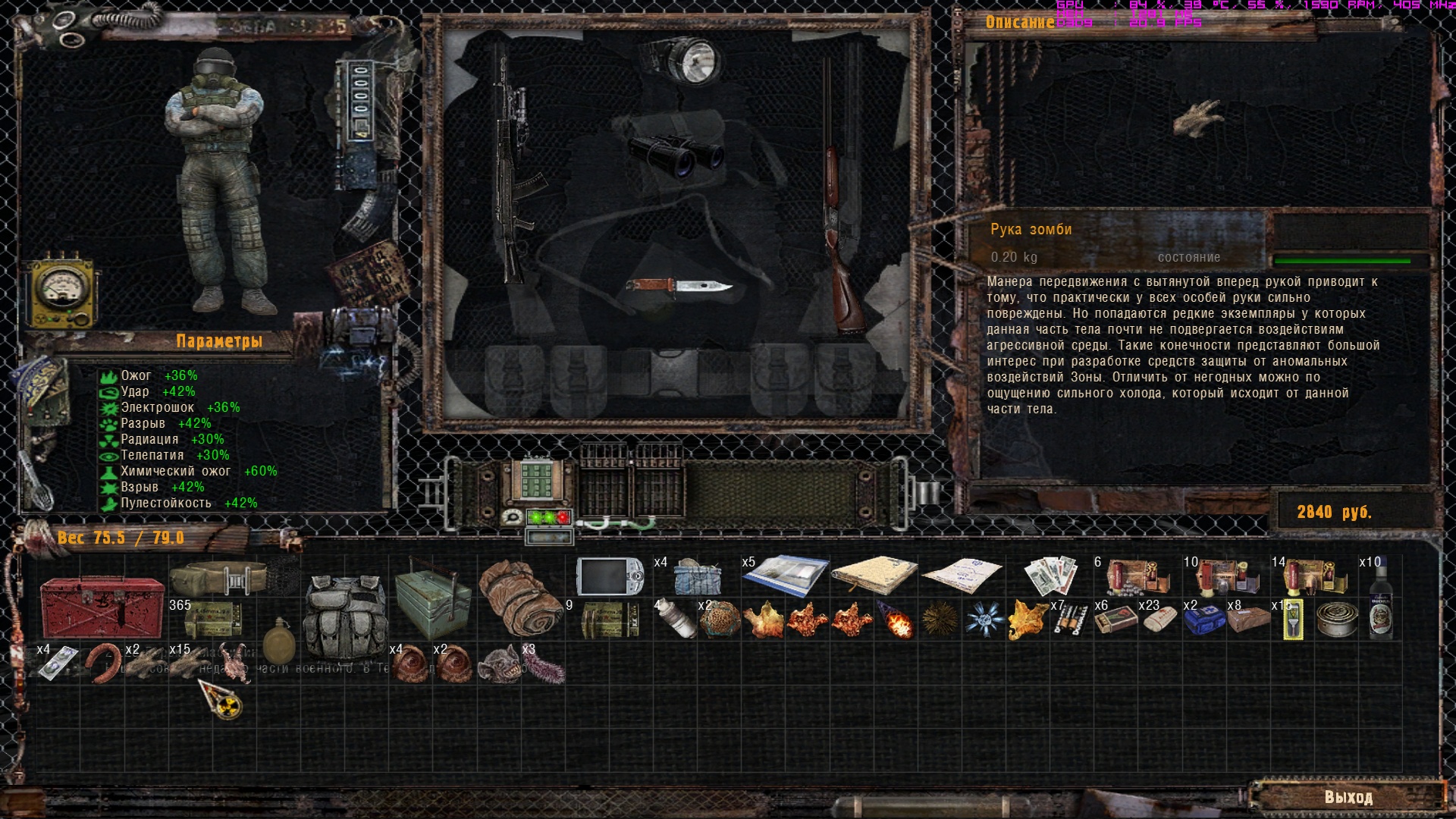Pick the bandage stack of 23
1456x819 pixels.
coord(1159,620)
